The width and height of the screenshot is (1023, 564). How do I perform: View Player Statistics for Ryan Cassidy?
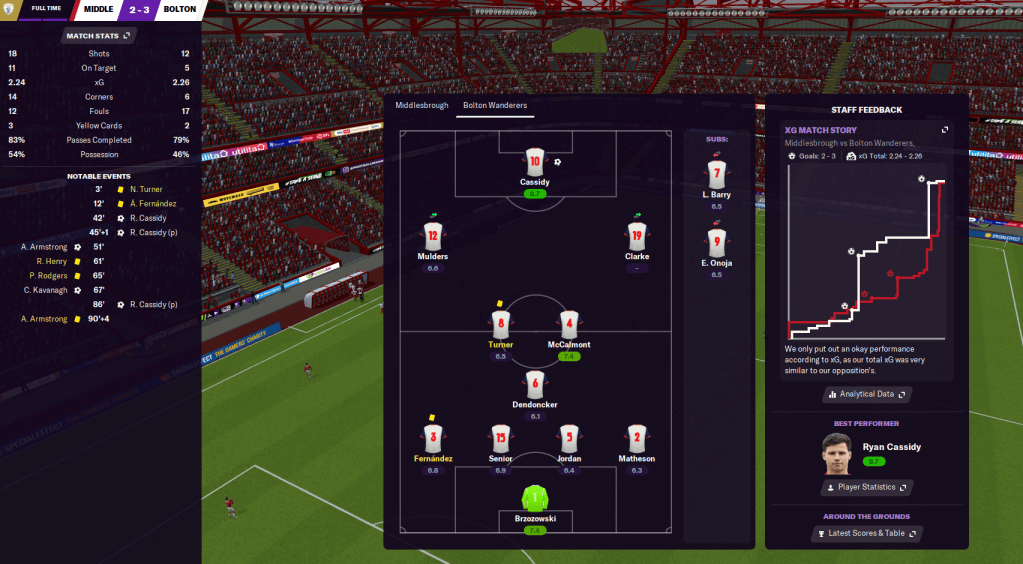point(866,487)
